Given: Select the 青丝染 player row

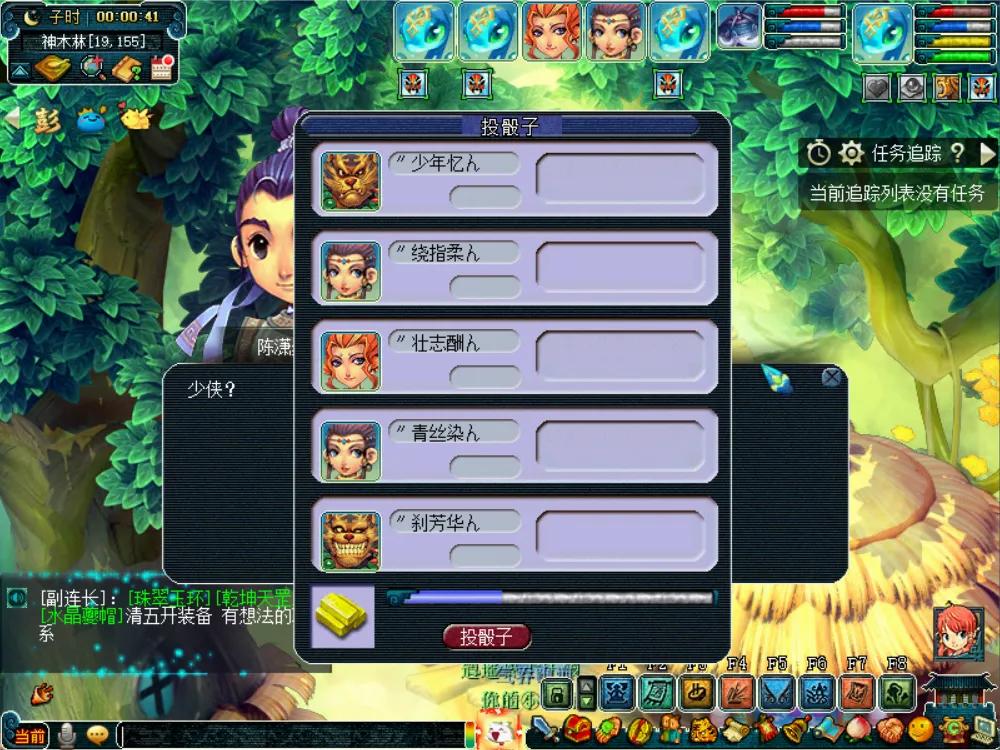Looking at the screenshot, I should click(x=516, y=448).
